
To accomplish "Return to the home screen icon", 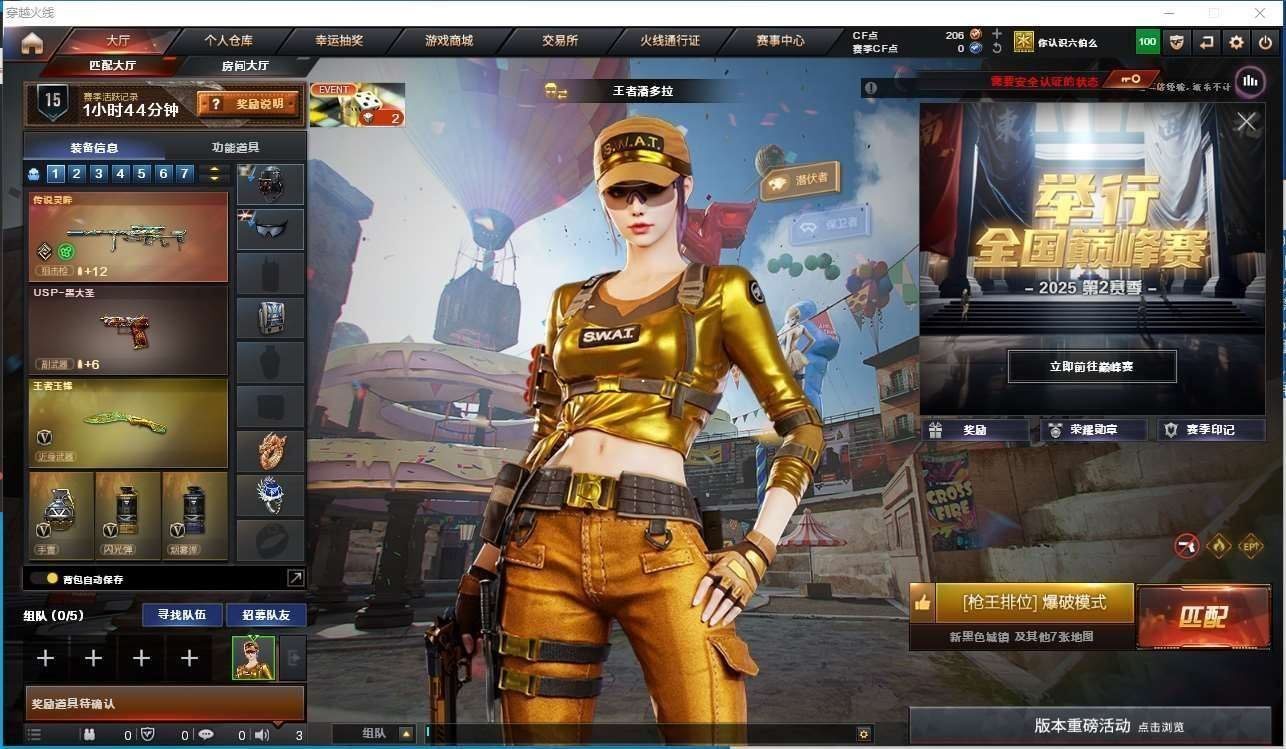I will tap(32, 42).
